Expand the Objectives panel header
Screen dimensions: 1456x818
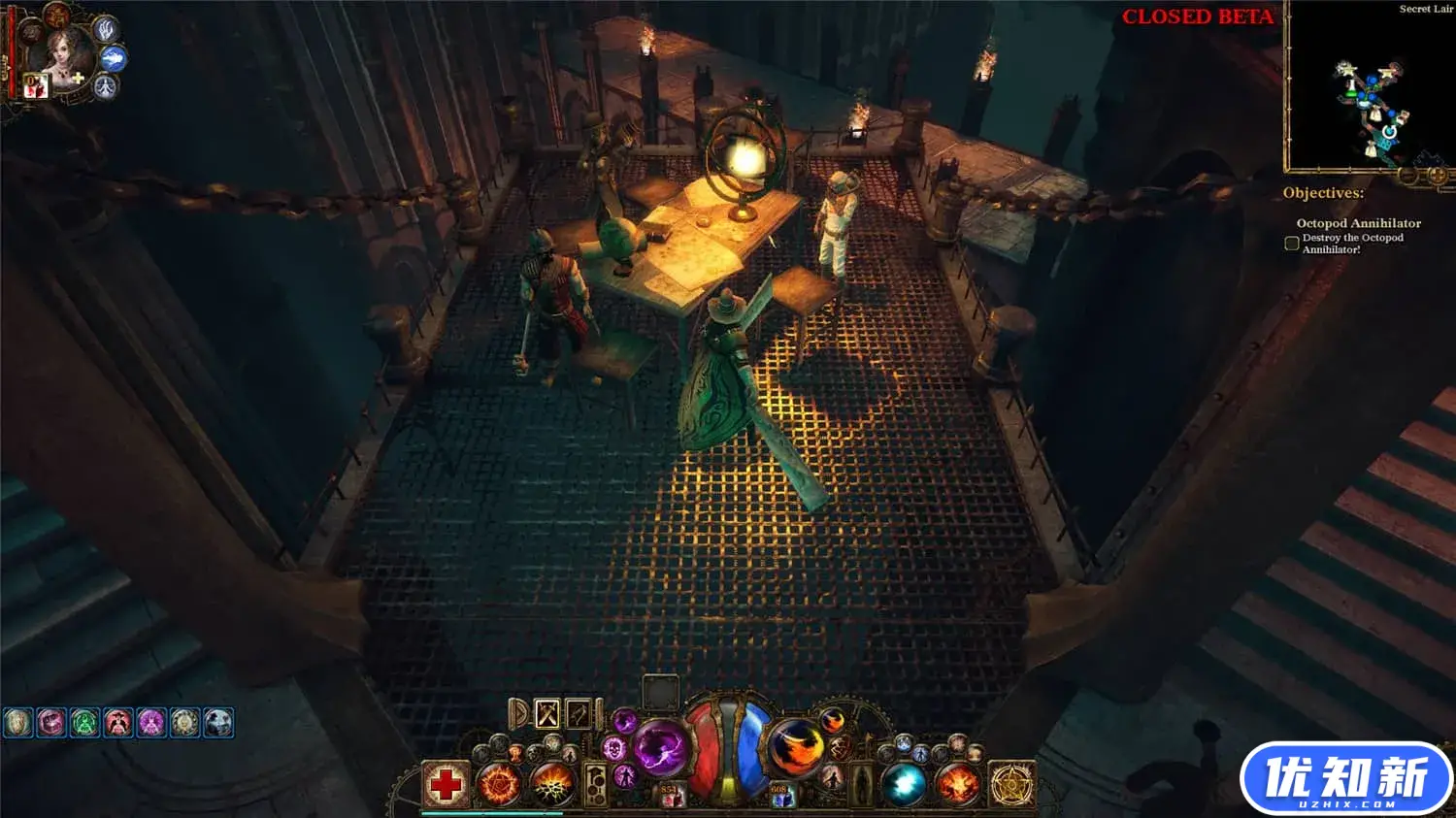1322,193
